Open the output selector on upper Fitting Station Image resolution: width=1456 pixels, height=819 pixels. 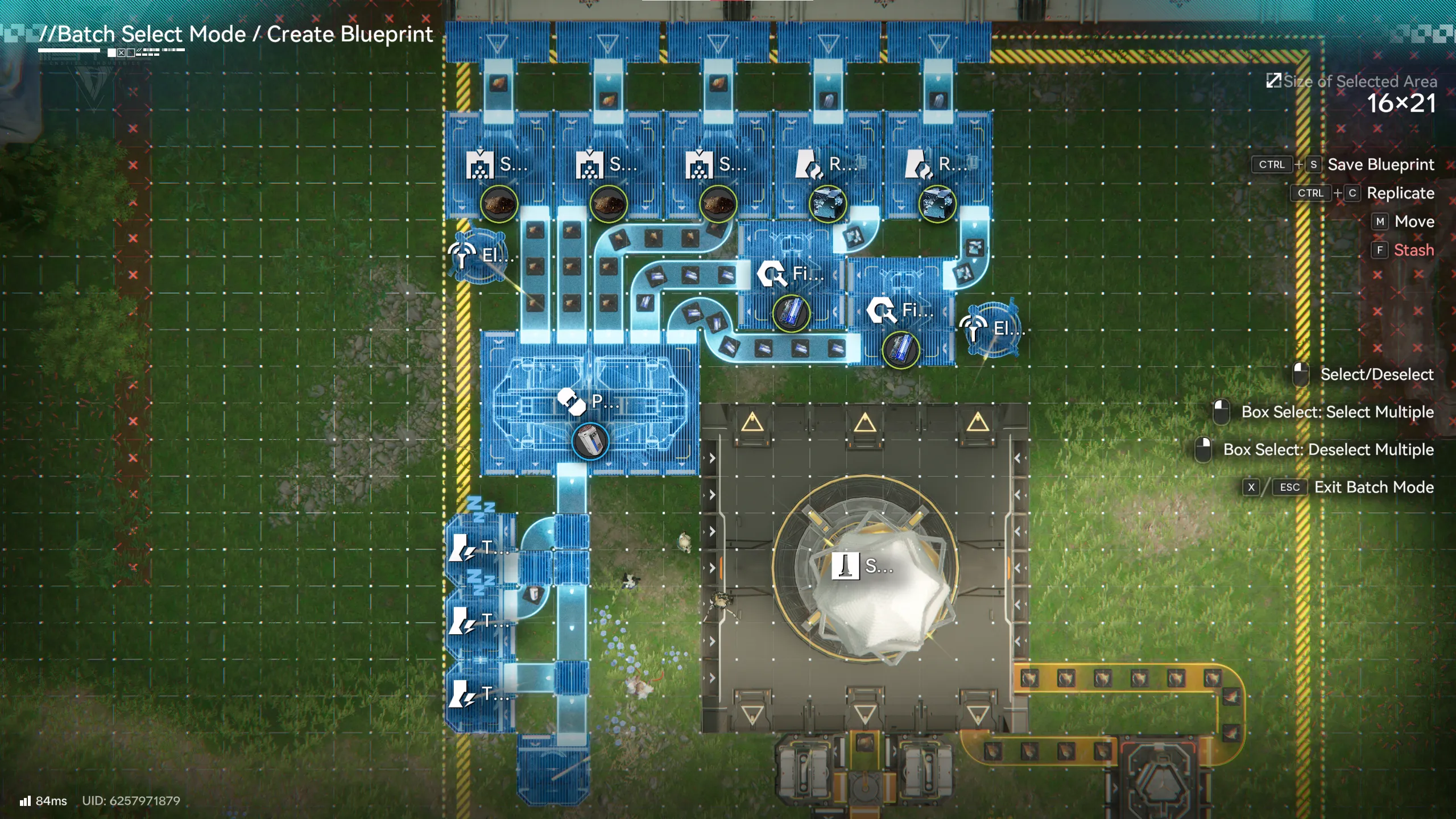tap(792, 313)
